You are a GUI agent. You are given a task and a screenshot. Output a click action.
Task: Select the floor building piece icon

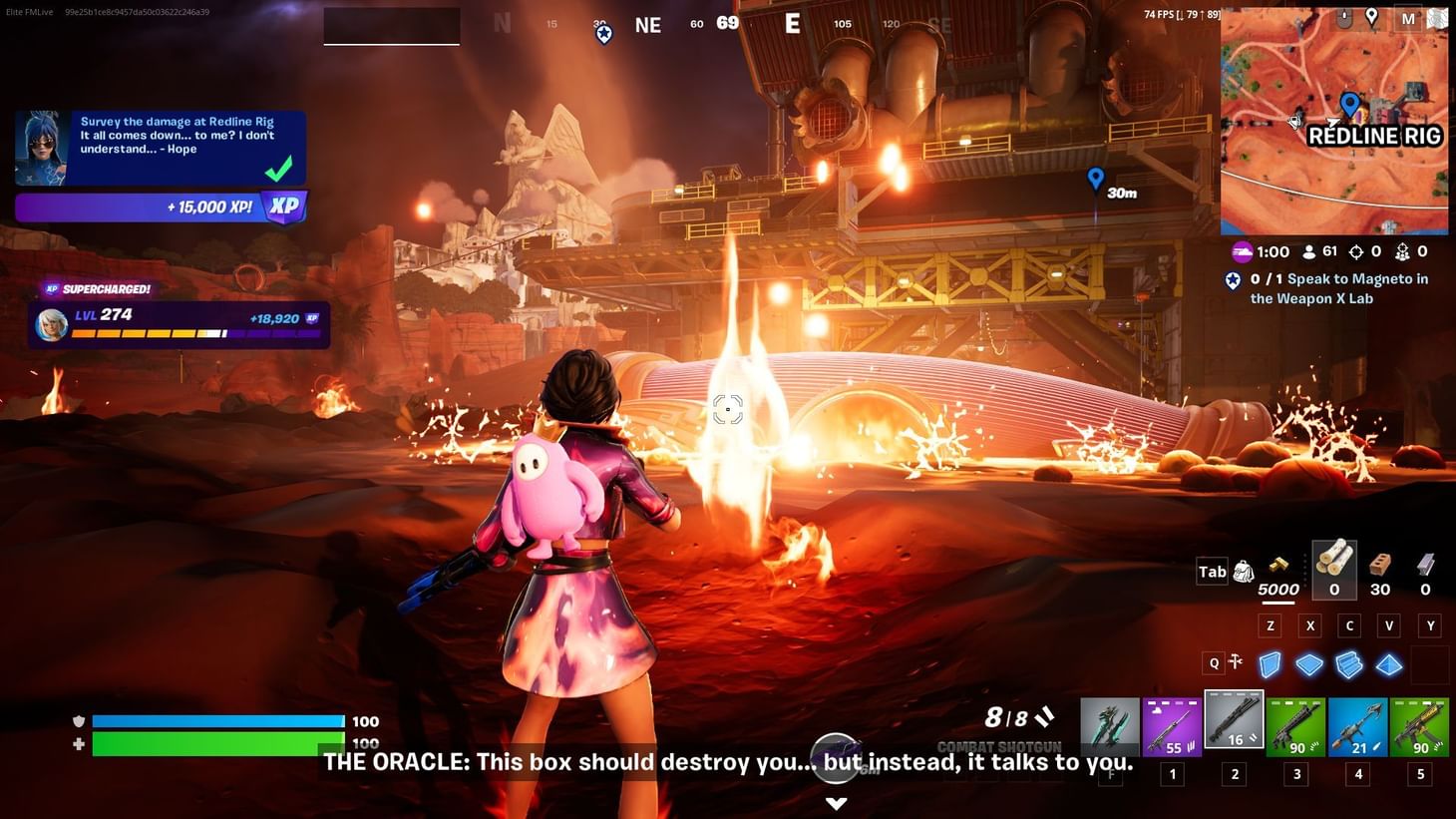1308,663
